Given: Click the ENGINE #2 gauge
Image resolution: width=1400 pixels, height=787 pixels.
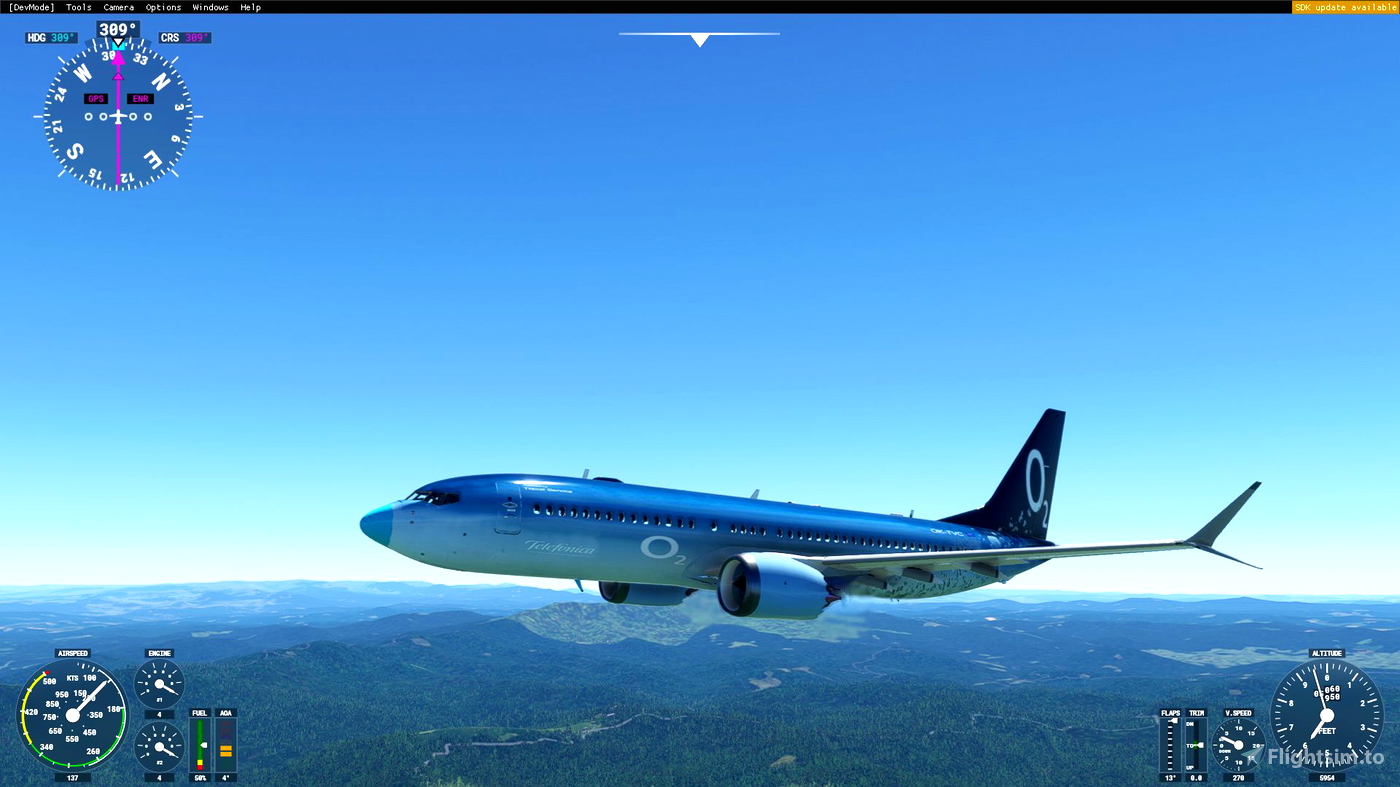Looking at the screenshot, I should tap(158, 748).
